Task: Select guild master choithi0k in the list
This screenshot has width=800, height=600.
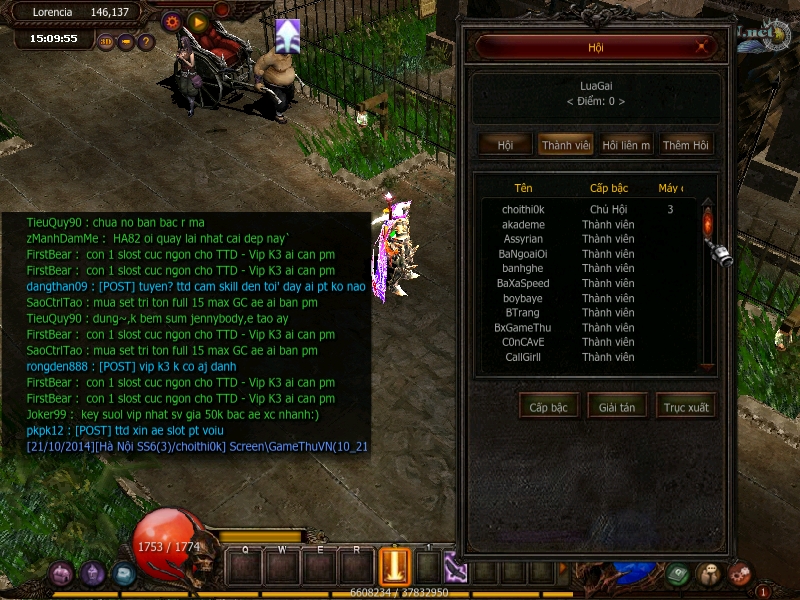Action: pyautogui.click(x=523, y=210)
